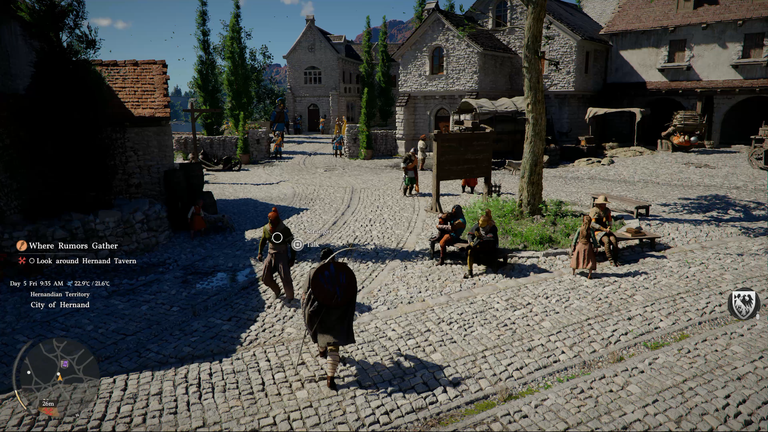Screen dimensions: 768x432
Task: Open the circular minimap
Action: (56, 377)
